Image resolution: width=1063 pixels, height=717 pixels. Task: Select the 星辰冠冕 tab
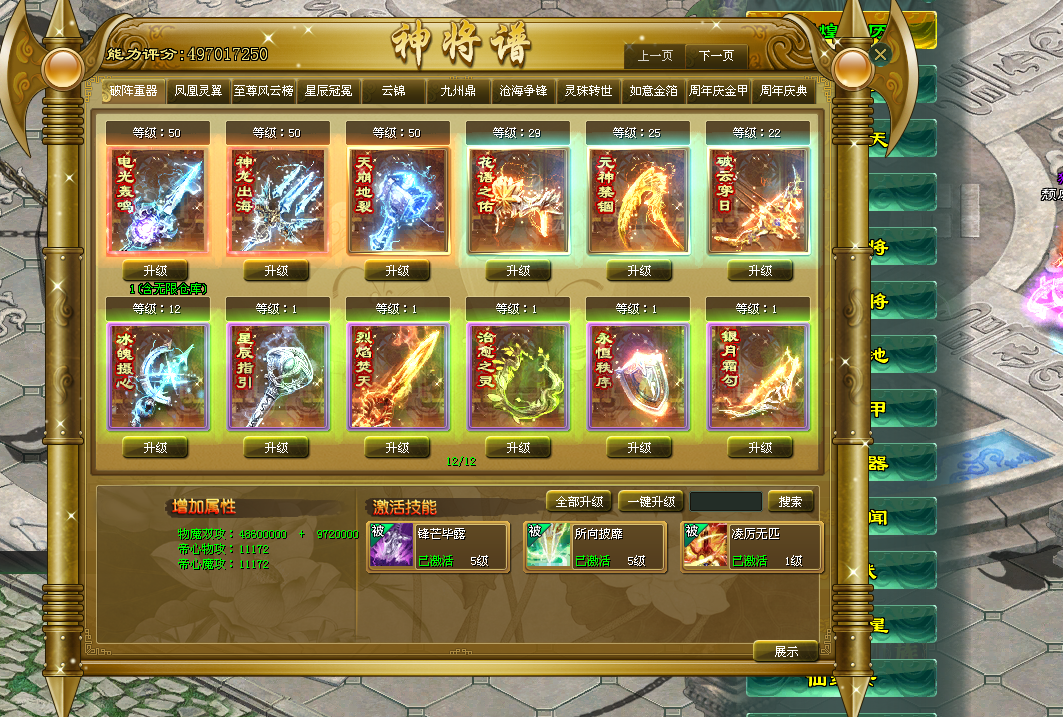[329, 91]
